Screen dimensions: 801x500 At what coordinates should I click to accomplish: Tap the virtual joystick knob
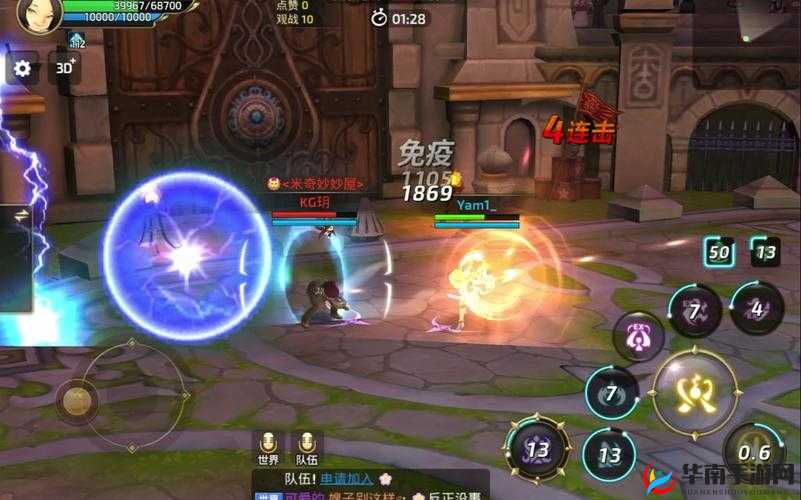pyautogui.click(x=77, y=400)
